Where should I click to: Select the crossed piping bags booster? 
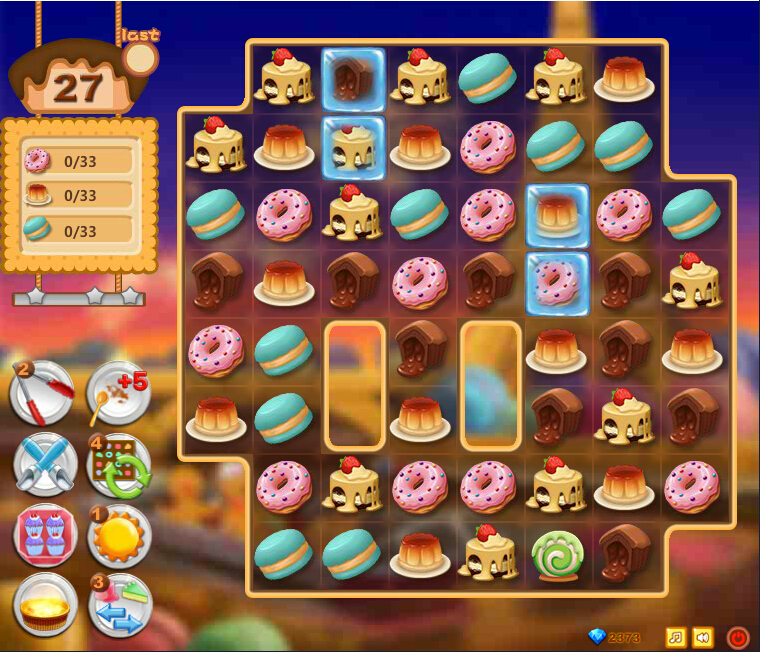click(x=45, y=465)
